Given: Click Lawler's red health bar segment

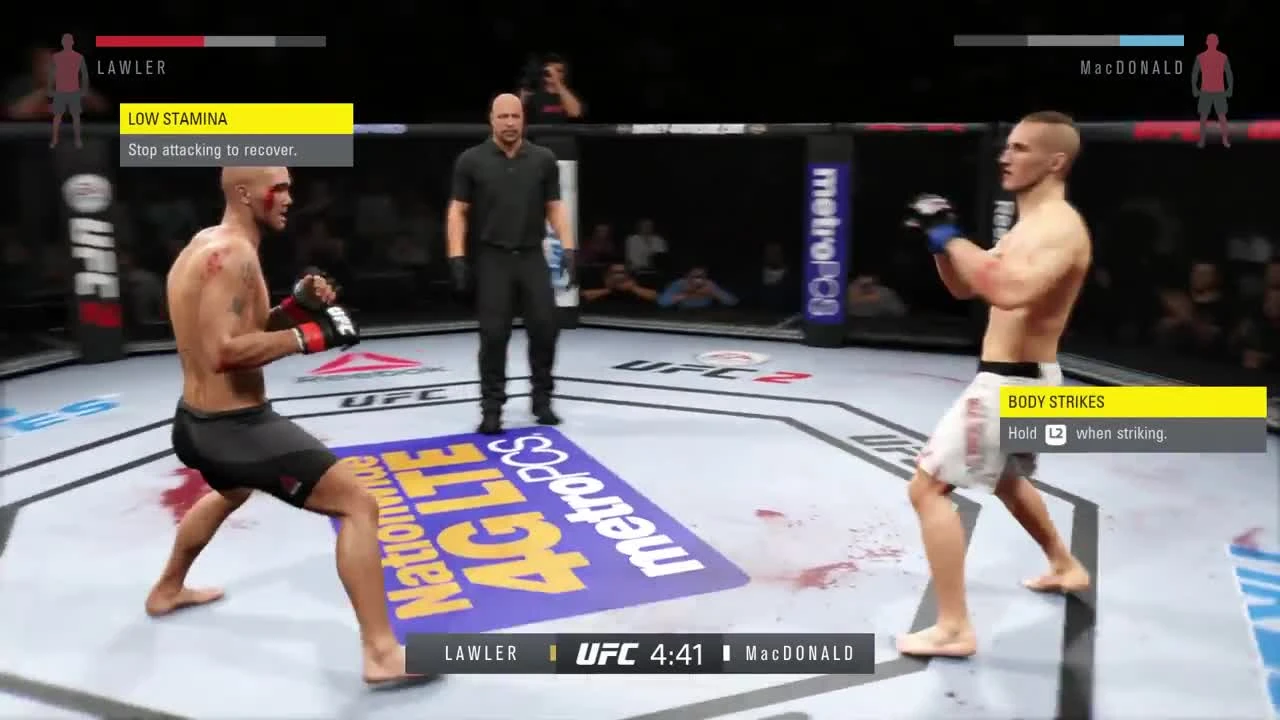Looking at the screenshot, I should 148,41.
